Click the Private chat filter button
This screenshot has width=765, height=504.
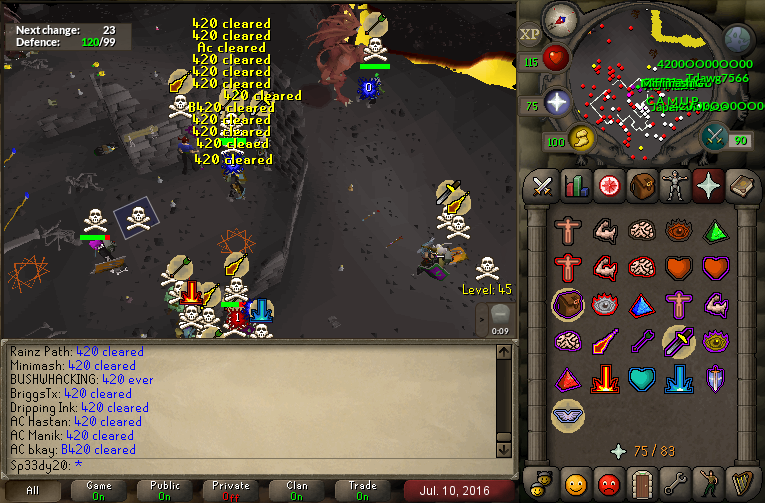click(x=231, y=491)
